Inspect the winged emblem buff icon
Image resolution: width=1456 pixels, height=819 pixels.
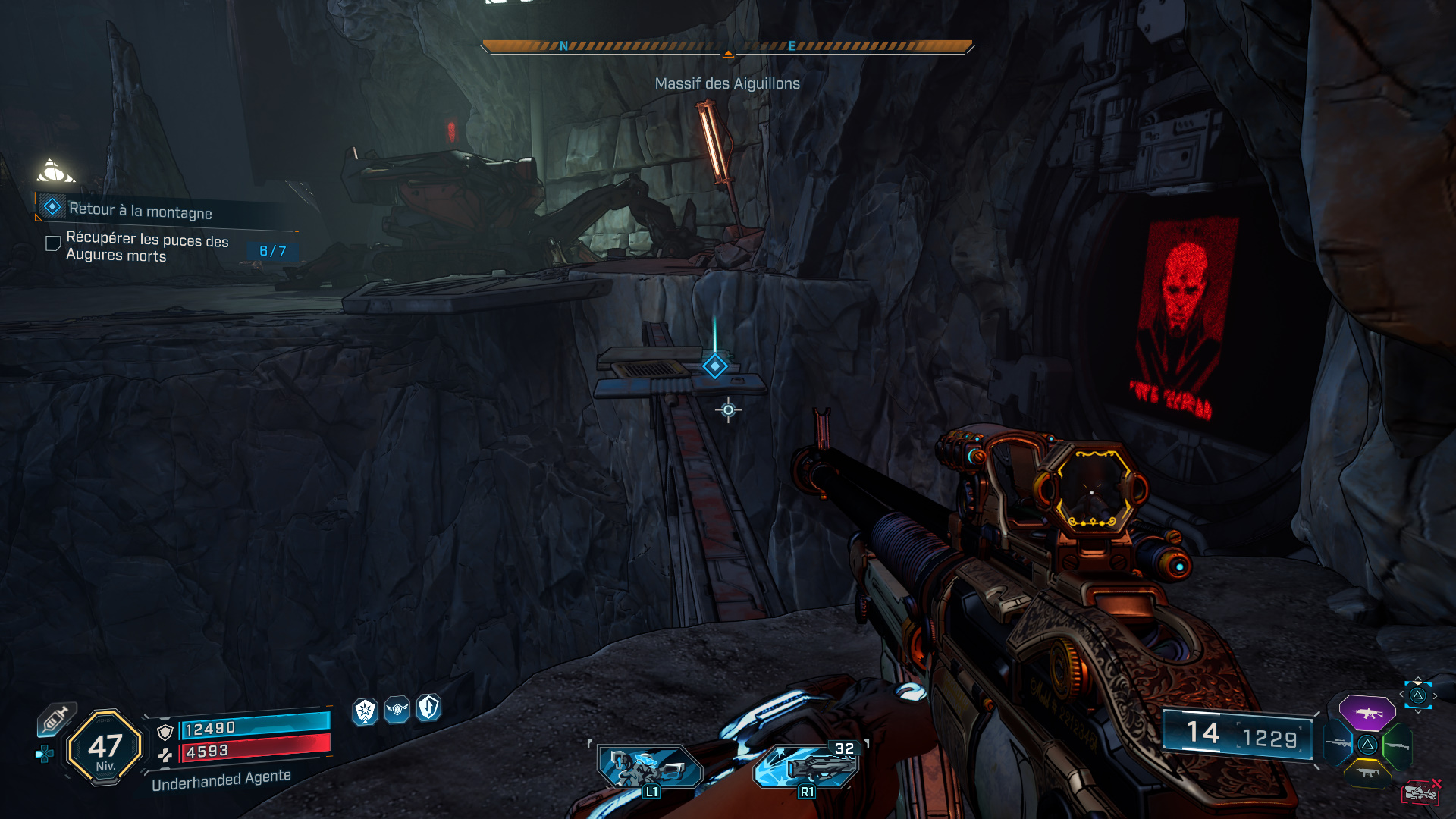tap(397, 710)
